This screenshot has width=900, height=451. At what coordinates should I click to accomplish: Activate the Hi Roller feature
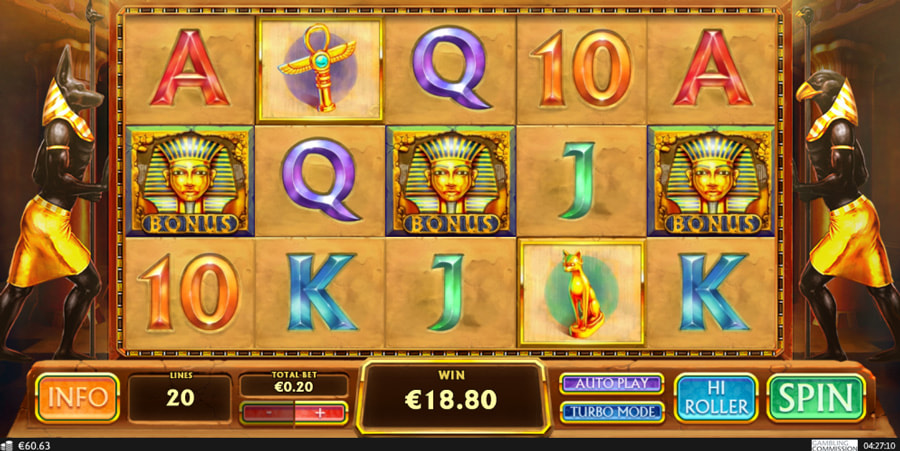(x=715, y=397)
